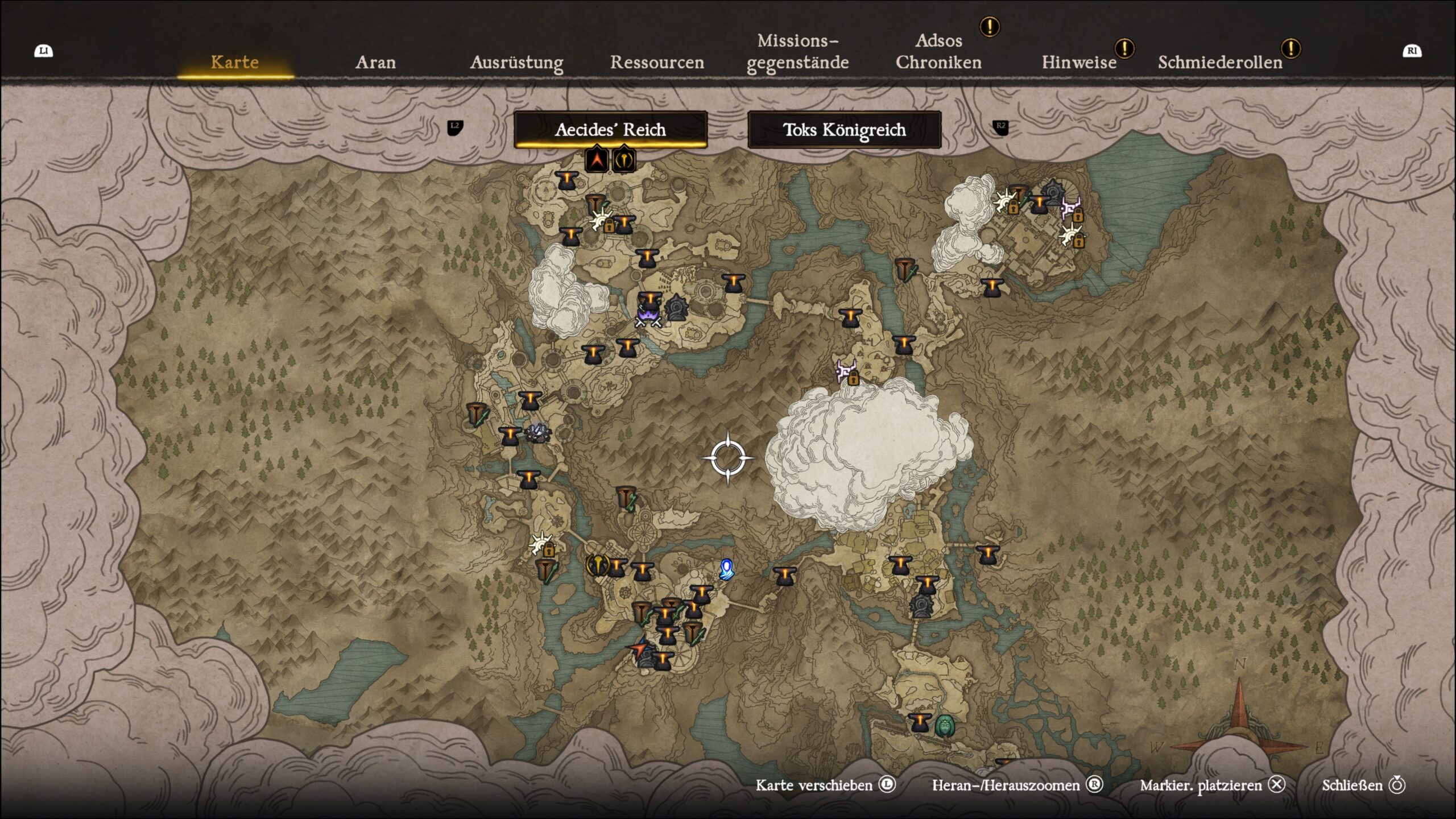Click the green face marker on the map
Viewport: 1456px width, 819px height.
coord(945,726)
